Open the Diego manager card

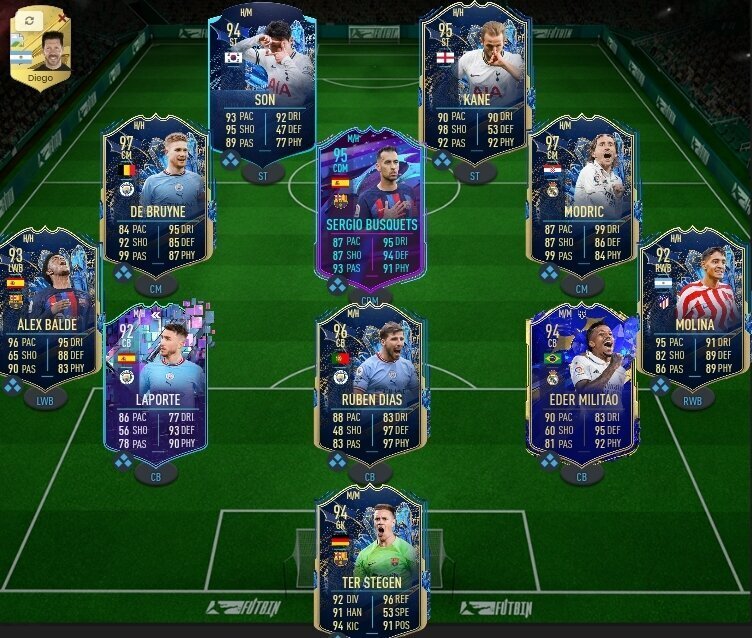pyautogui.click(x=40, y=55)
